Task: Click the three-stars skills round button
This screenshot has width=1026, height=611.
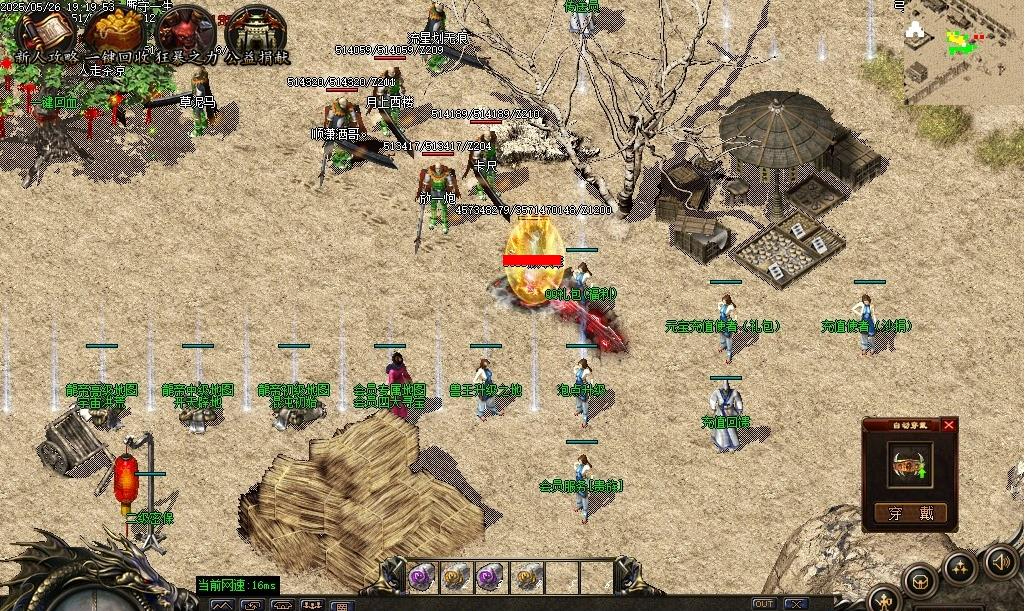Action: click(x=960, y=567)
